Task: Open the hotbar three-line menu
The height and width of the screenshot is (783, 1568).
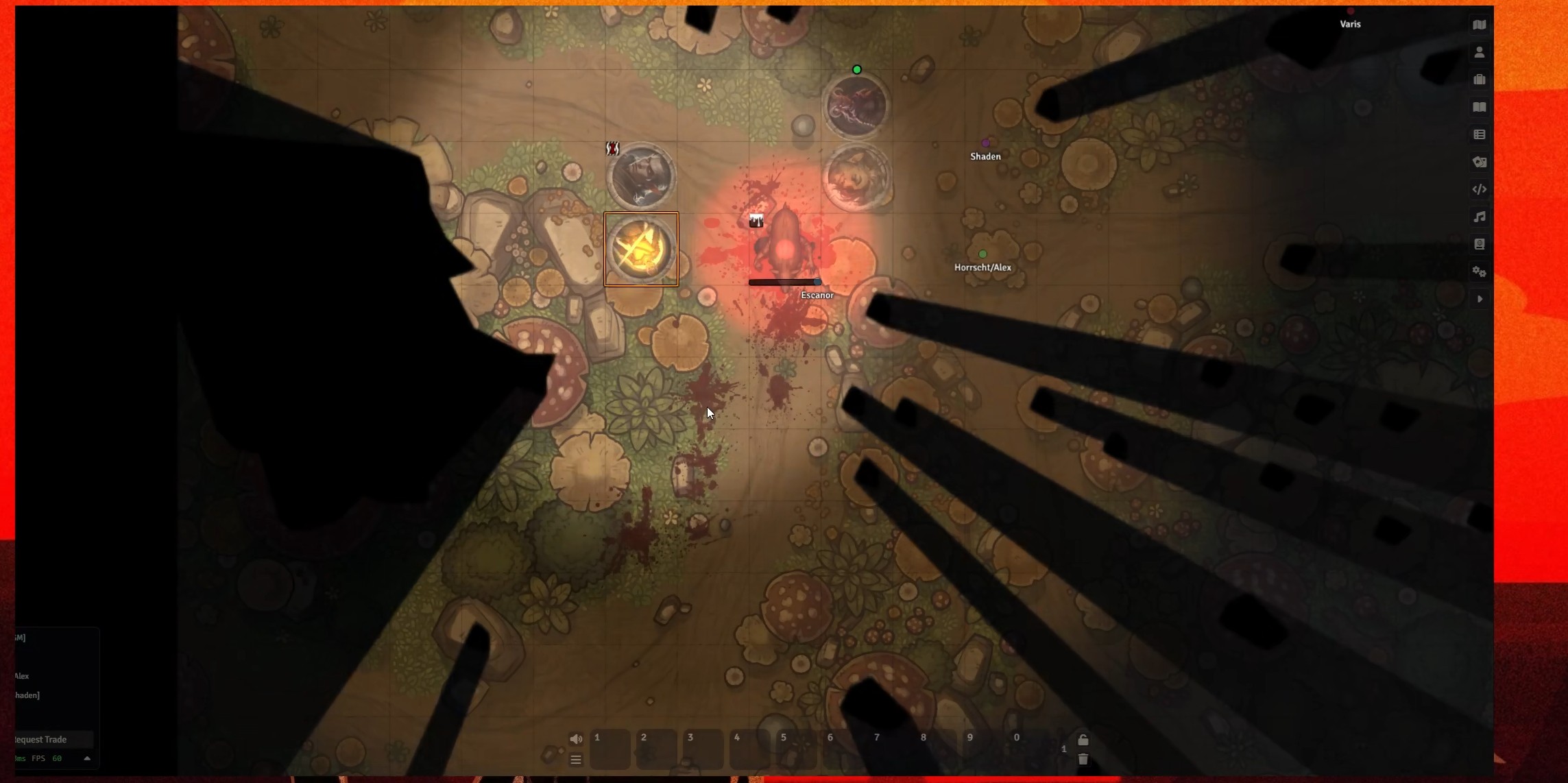Action: [576, 760]
